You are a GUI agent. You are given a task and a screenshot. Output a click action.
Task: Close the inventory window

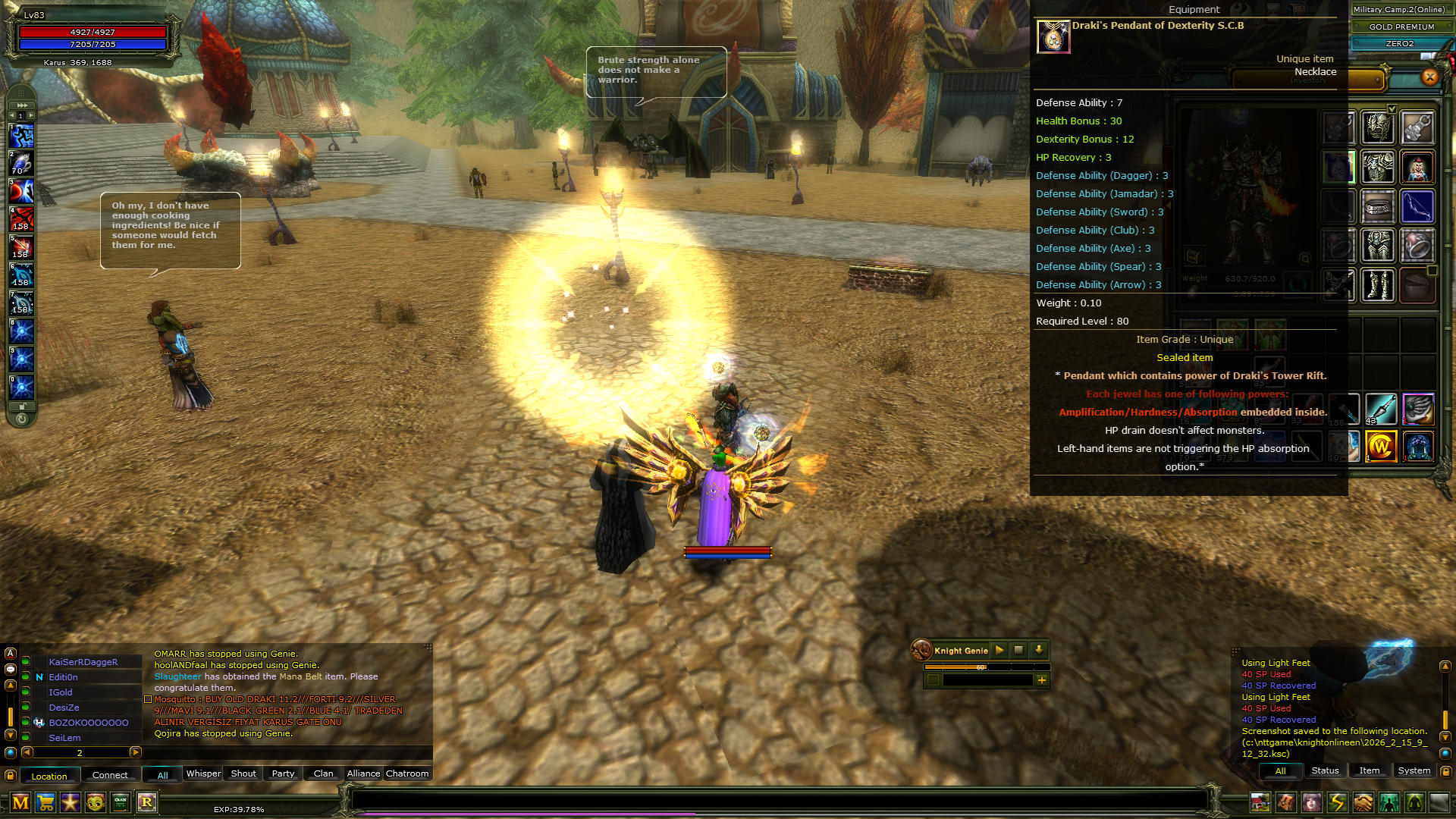(x=1429, y=77)
